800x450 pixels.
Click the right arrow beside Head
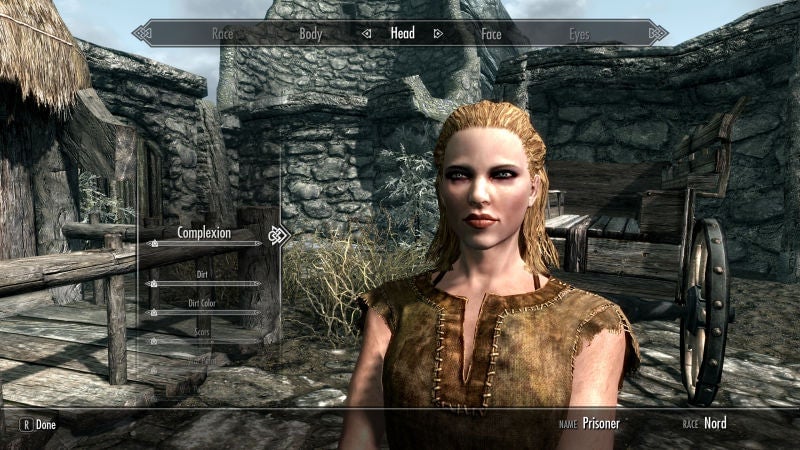pyautogui.click(x=438, y=33)
